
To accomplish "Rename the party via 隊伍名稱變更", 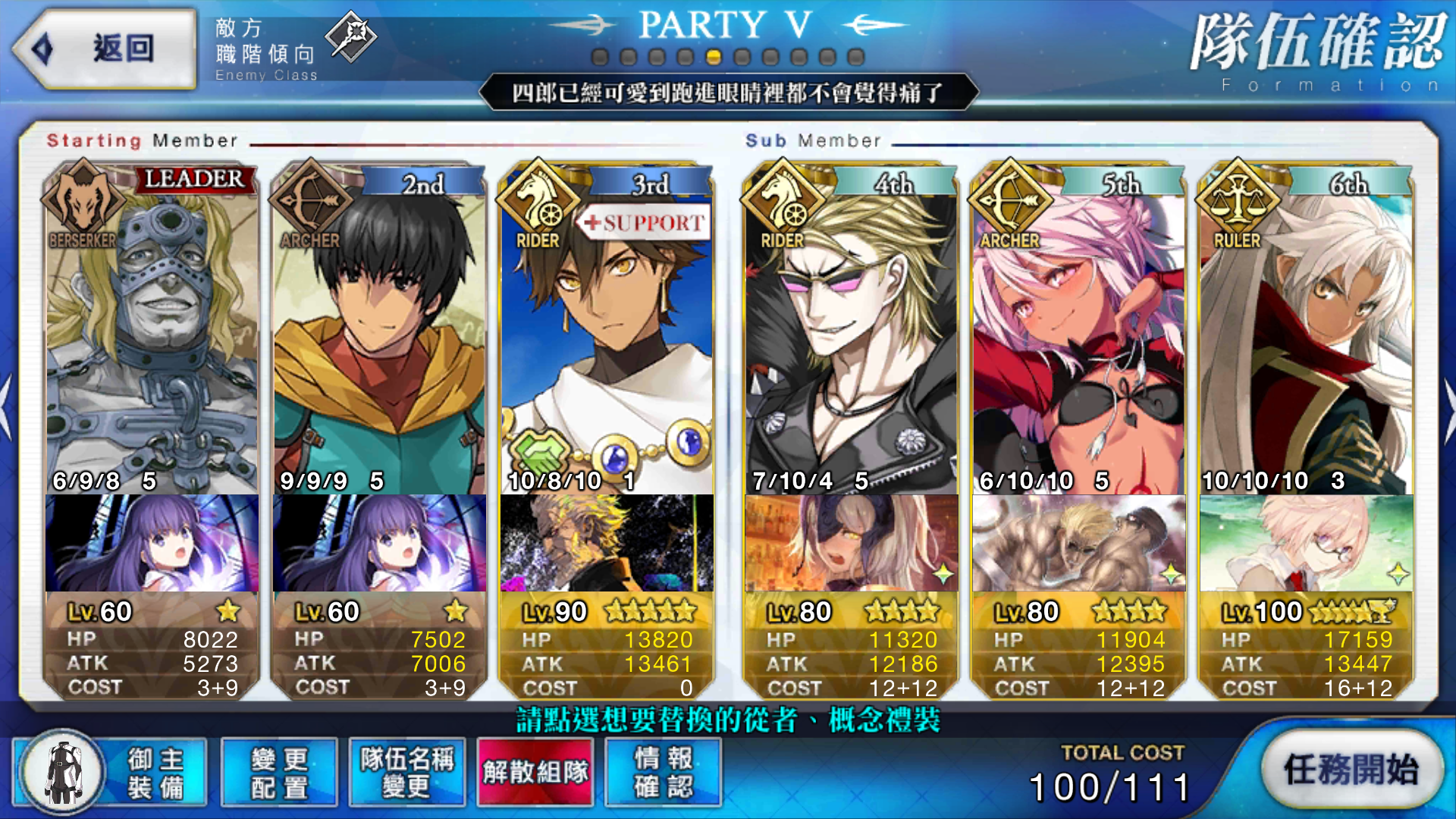I will pyautogui.click(x=407, y=772).
